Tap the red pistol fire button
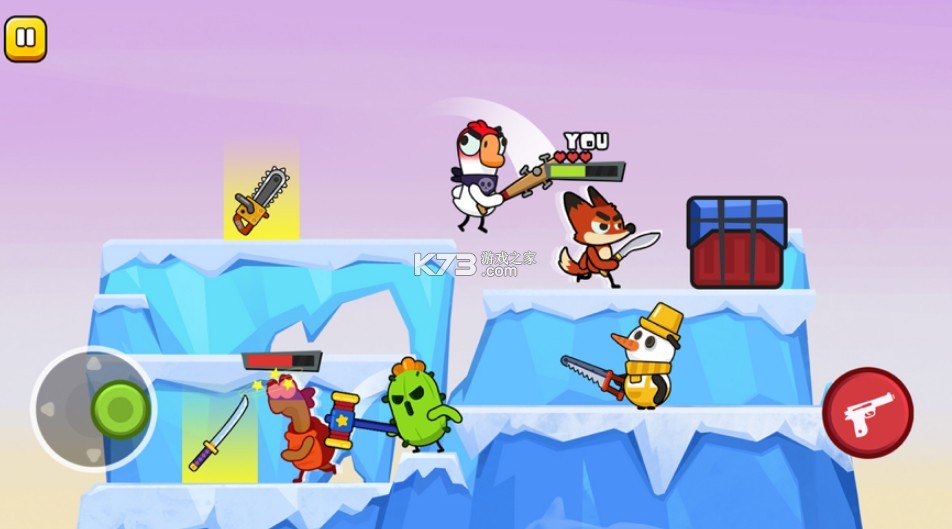 click(867, 413)
